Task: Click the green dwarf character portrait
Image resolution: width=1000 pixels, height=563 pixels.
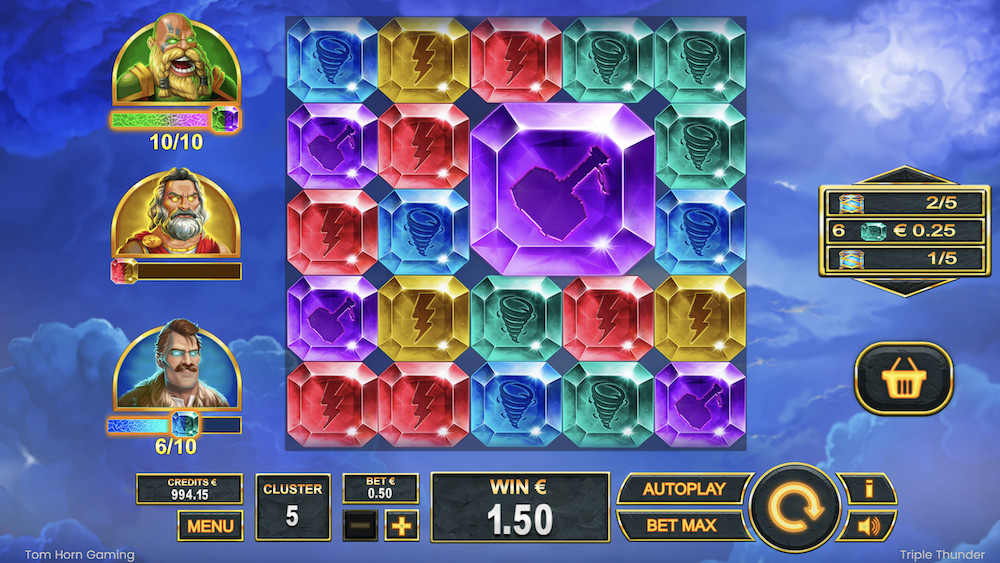Action: click(x=175, y=62)
